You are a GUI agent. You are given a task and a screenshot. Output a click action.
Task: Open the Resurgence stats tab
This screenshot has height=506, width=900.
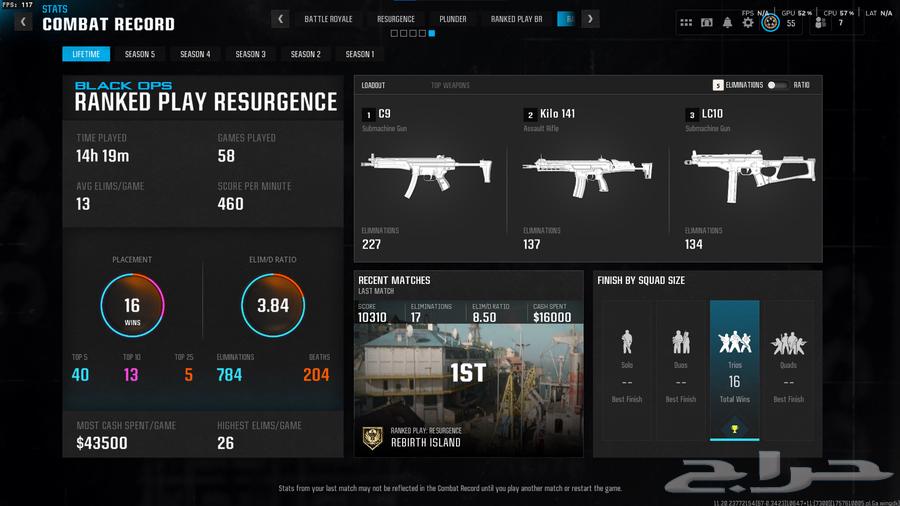396,19
